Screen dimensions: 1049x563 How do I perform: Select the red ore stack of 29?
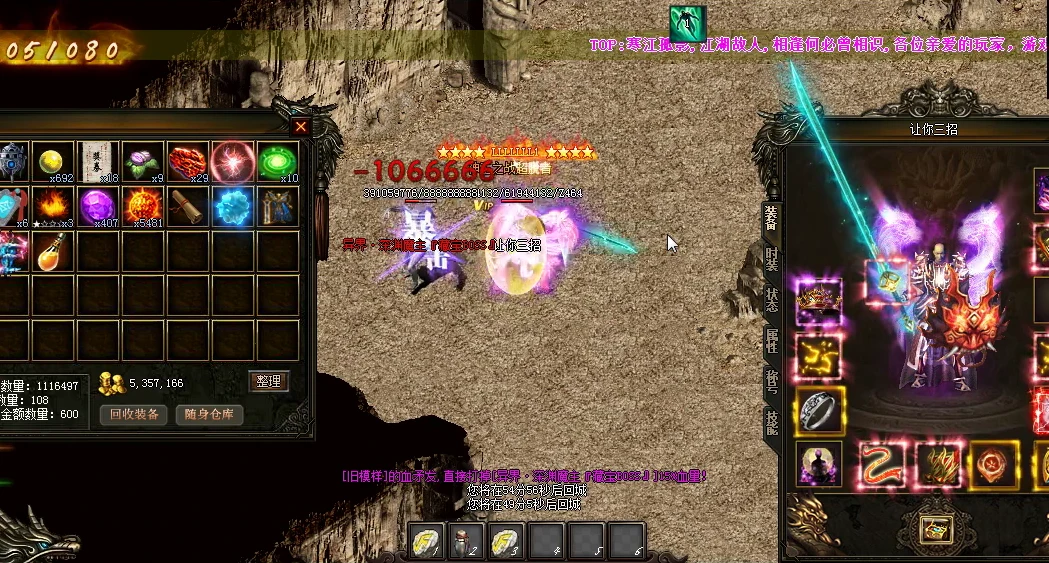click(188, 162)
